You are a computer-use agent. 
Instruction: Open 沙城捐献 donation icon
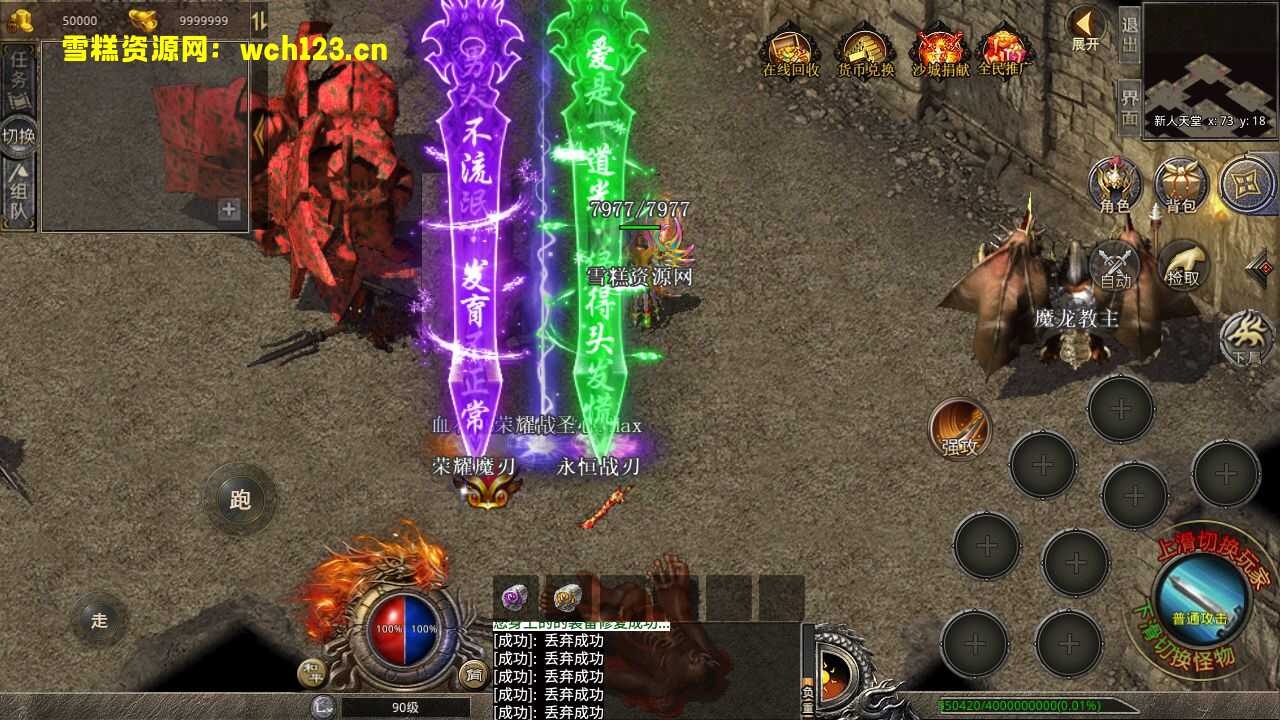point(940,52)
